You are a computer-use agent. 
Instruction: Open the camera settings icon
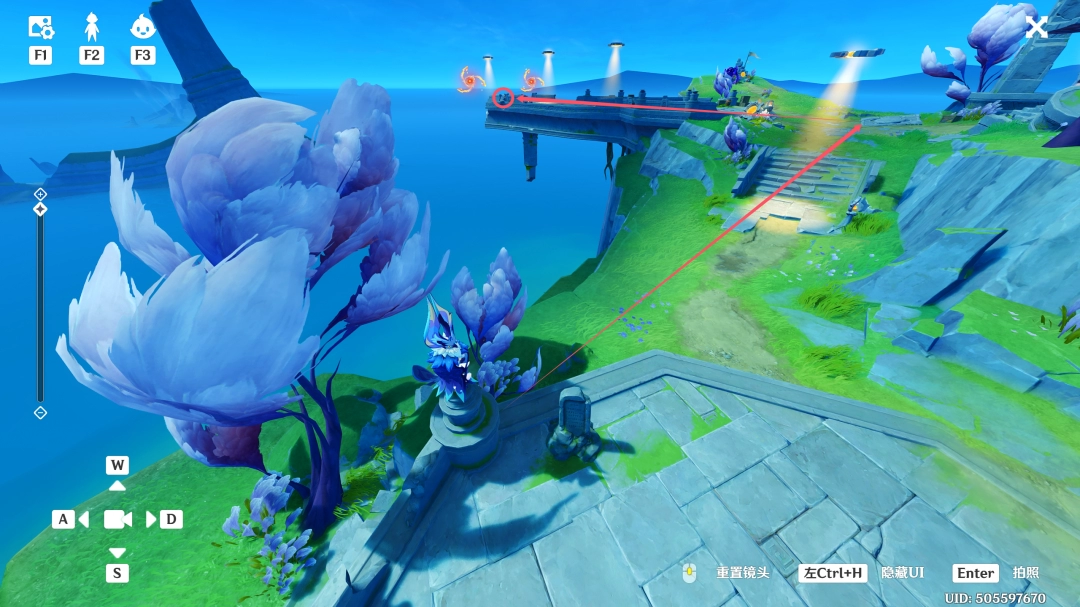(x=41, y=27)
